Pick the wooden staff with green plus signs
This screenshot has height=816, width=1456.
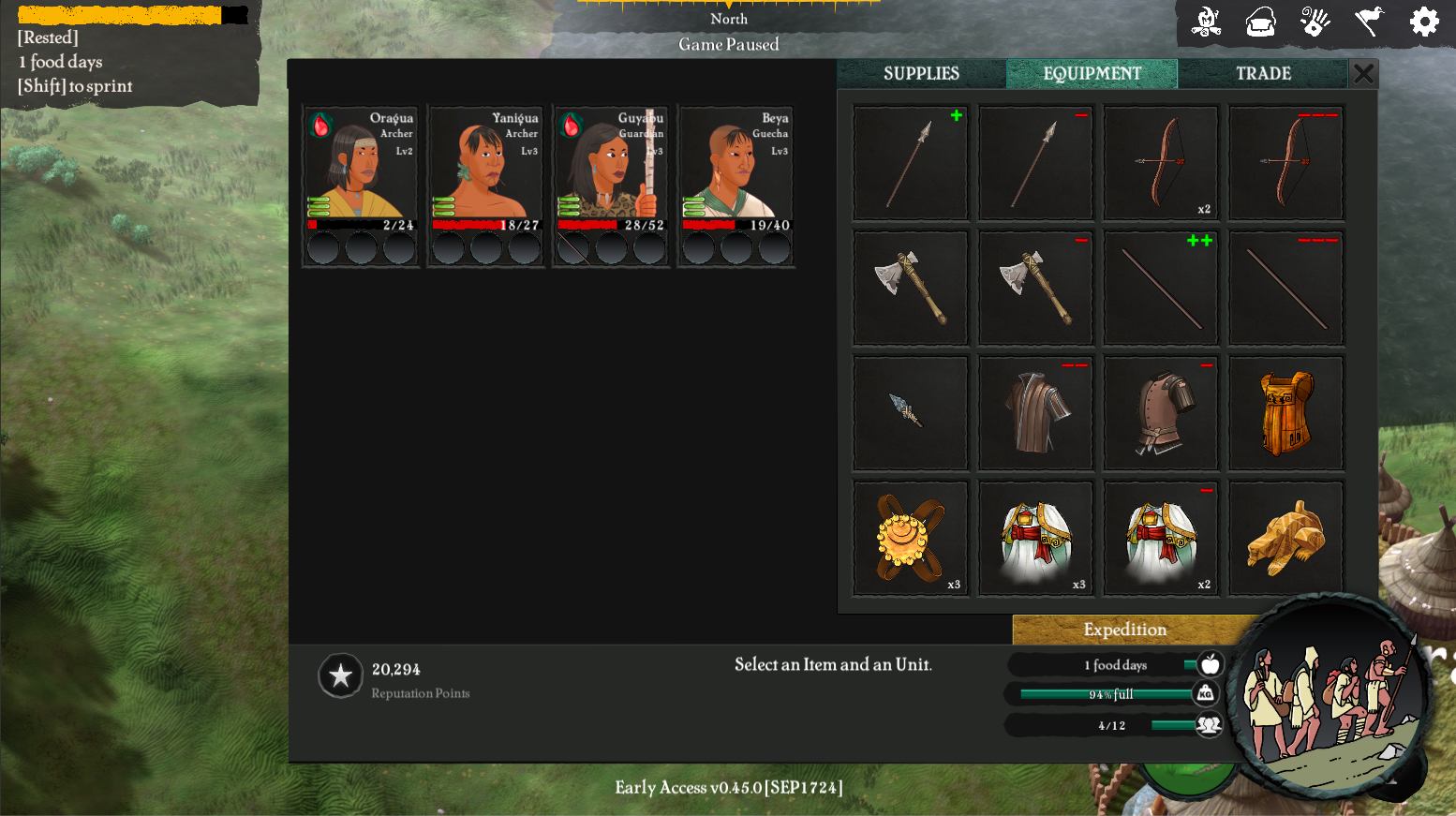1161,288
